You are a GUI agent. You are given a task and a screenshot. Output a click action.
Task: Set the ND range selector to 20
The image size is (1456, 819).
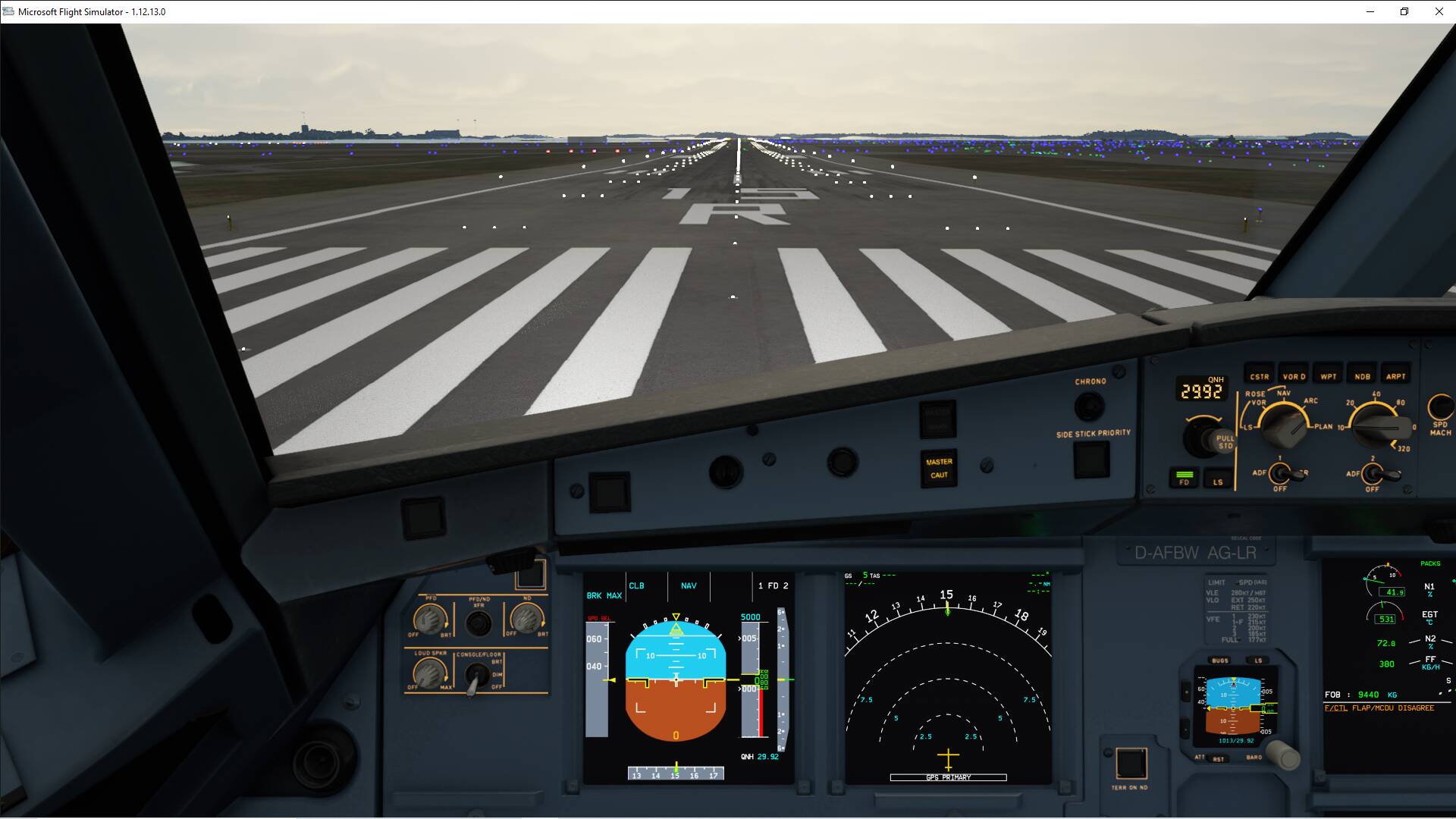tap(1373, 428)
